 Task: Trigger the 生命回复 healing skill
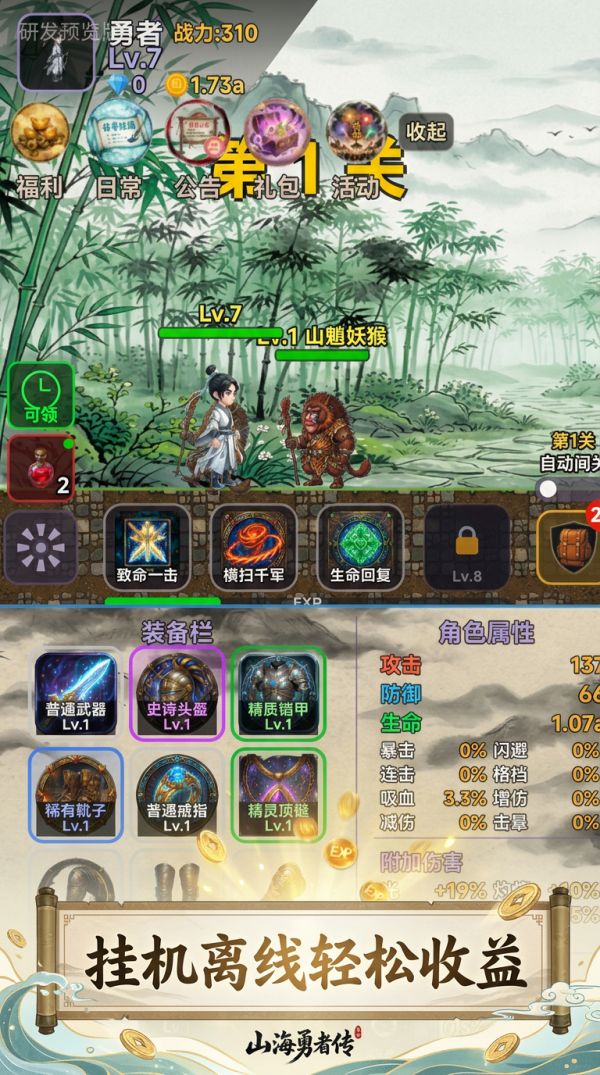(x=360, y=546)
